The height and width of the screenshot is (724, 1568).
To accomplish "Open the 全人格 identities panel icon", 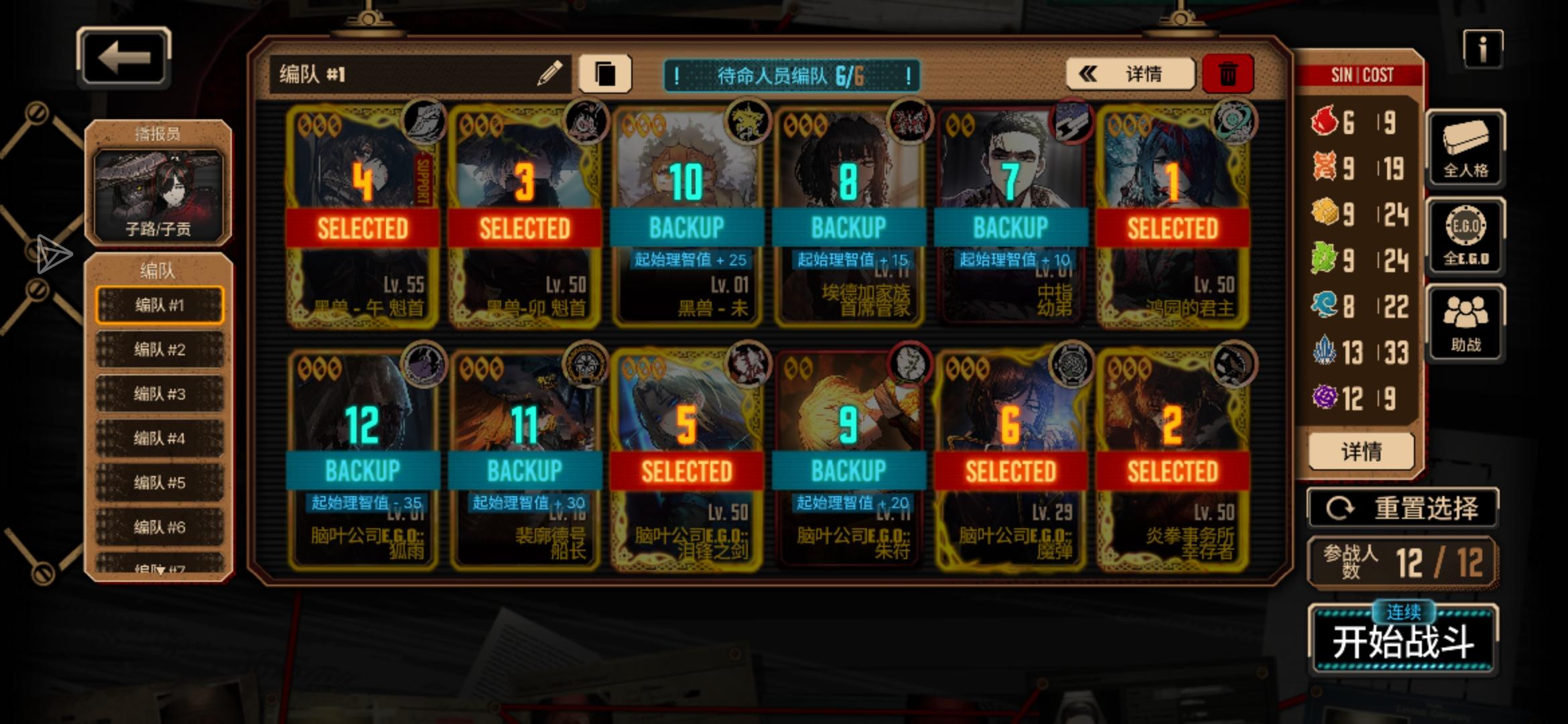I will [x=1466, y=149].
